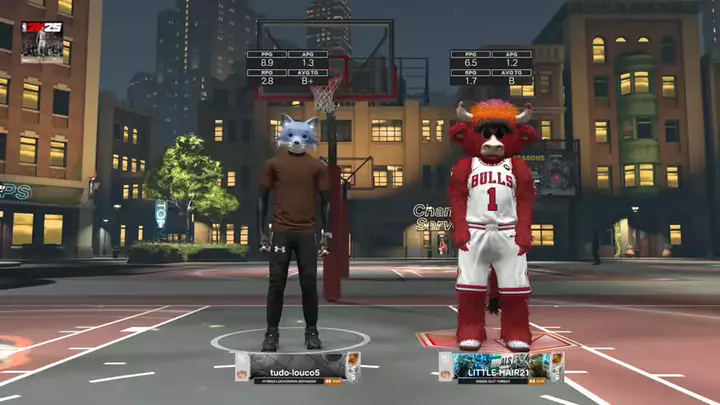Select the LITTLE-HAIR21 player nameplate
The image size is (720, 405).
point(500,367)
